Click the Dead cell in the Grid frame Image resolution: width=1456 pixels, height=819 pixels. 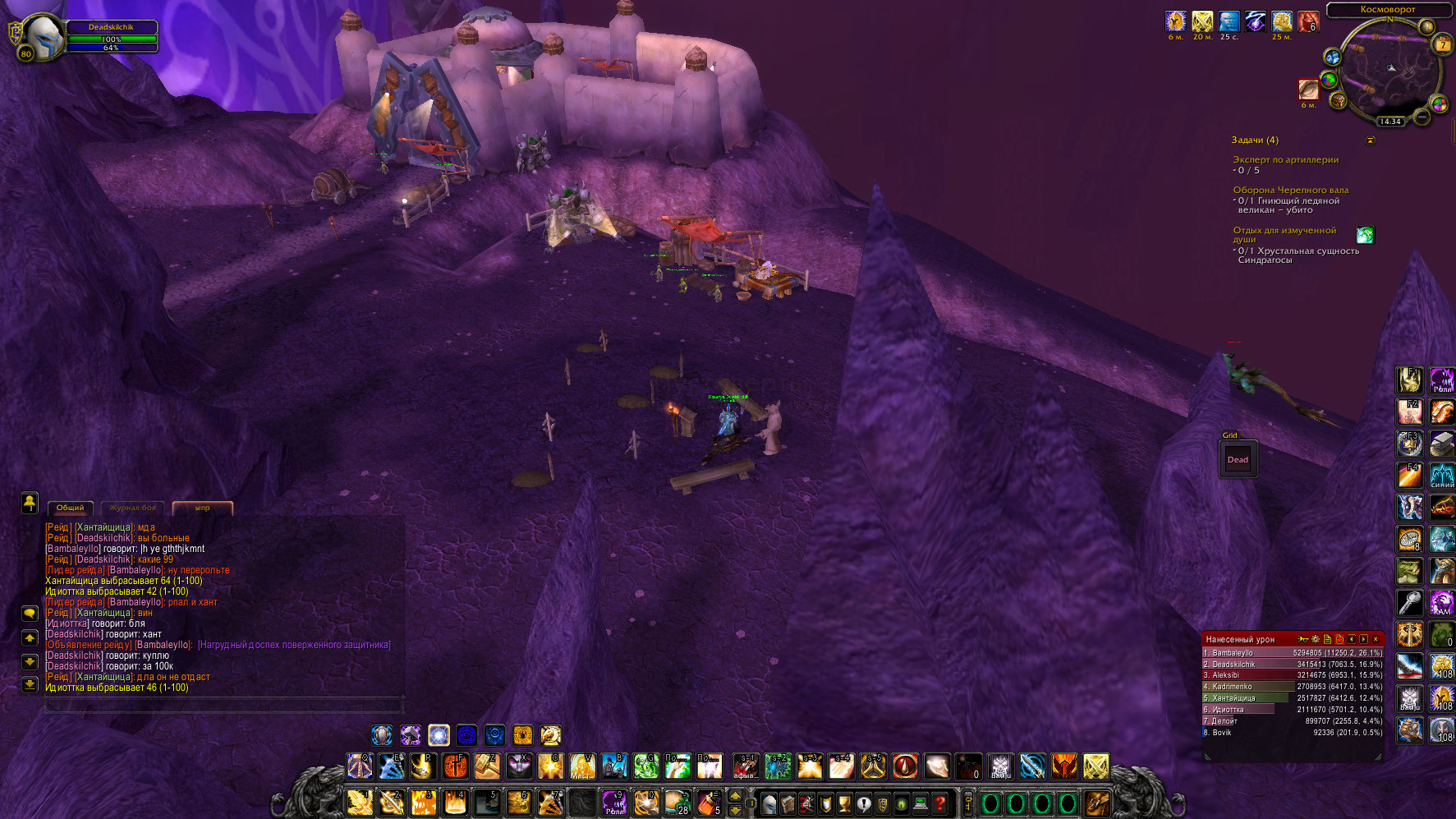(1238, 459)
